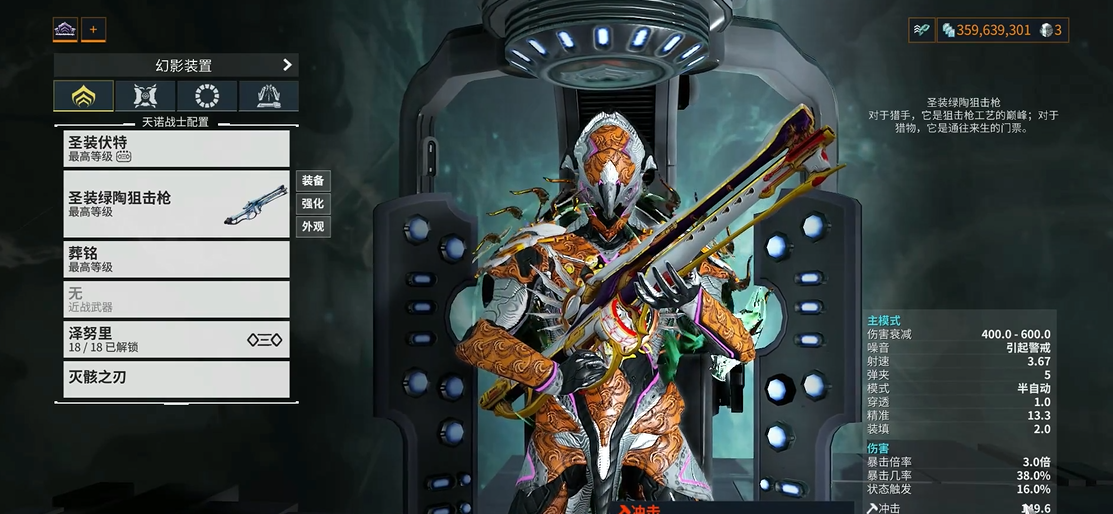
Task: Choose the 圣装绿陶狙击枪 primary weapon slot
Action: pyautogui.click(x=176, y=204)
